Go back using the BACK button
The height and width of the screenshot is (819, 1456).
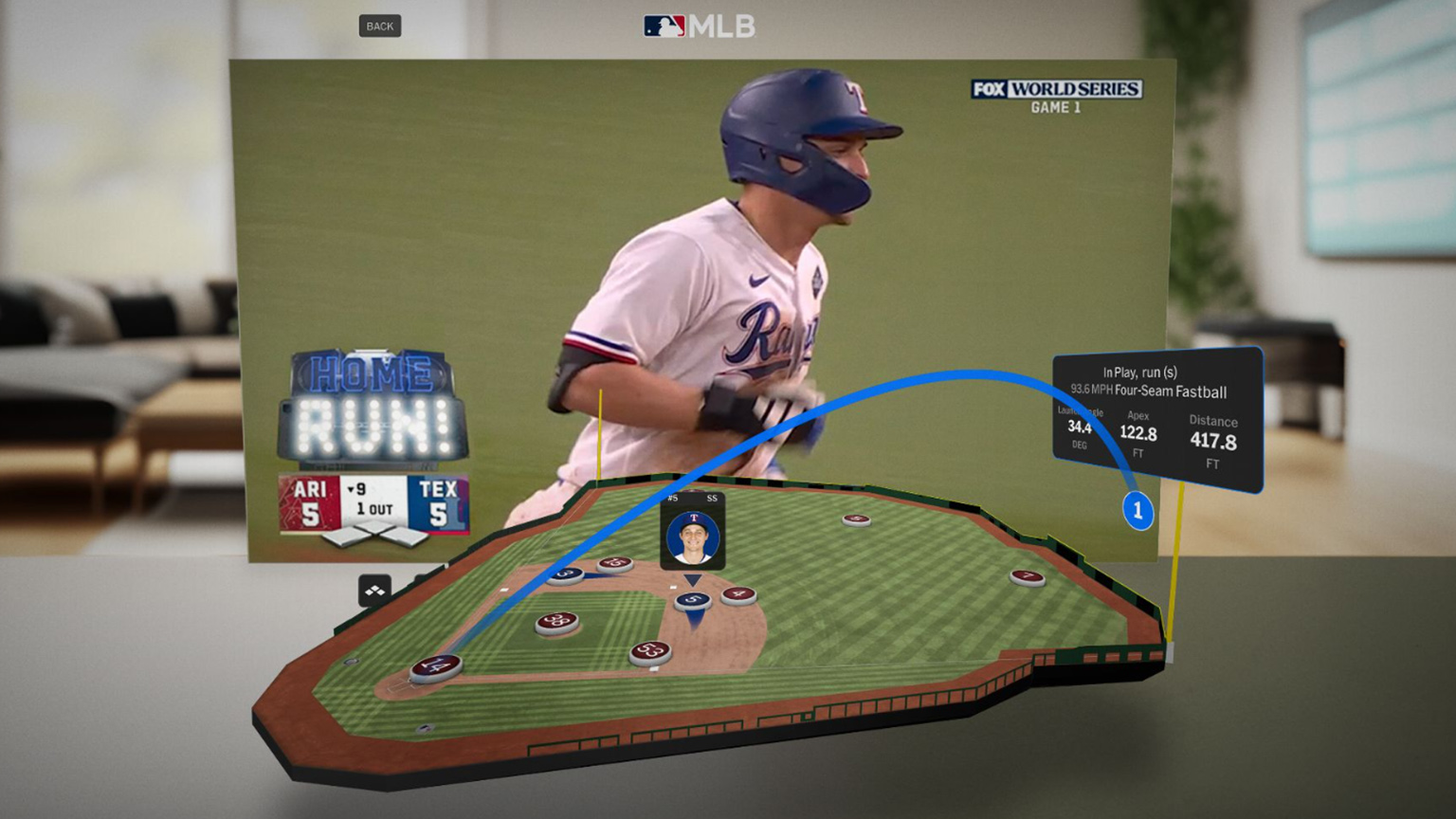[x=379, y=26]
